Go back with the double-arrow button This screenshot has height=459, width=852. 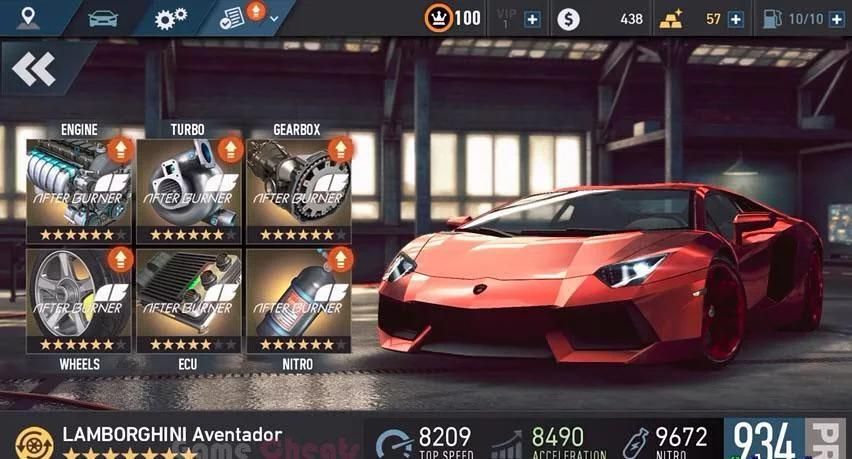34,69
